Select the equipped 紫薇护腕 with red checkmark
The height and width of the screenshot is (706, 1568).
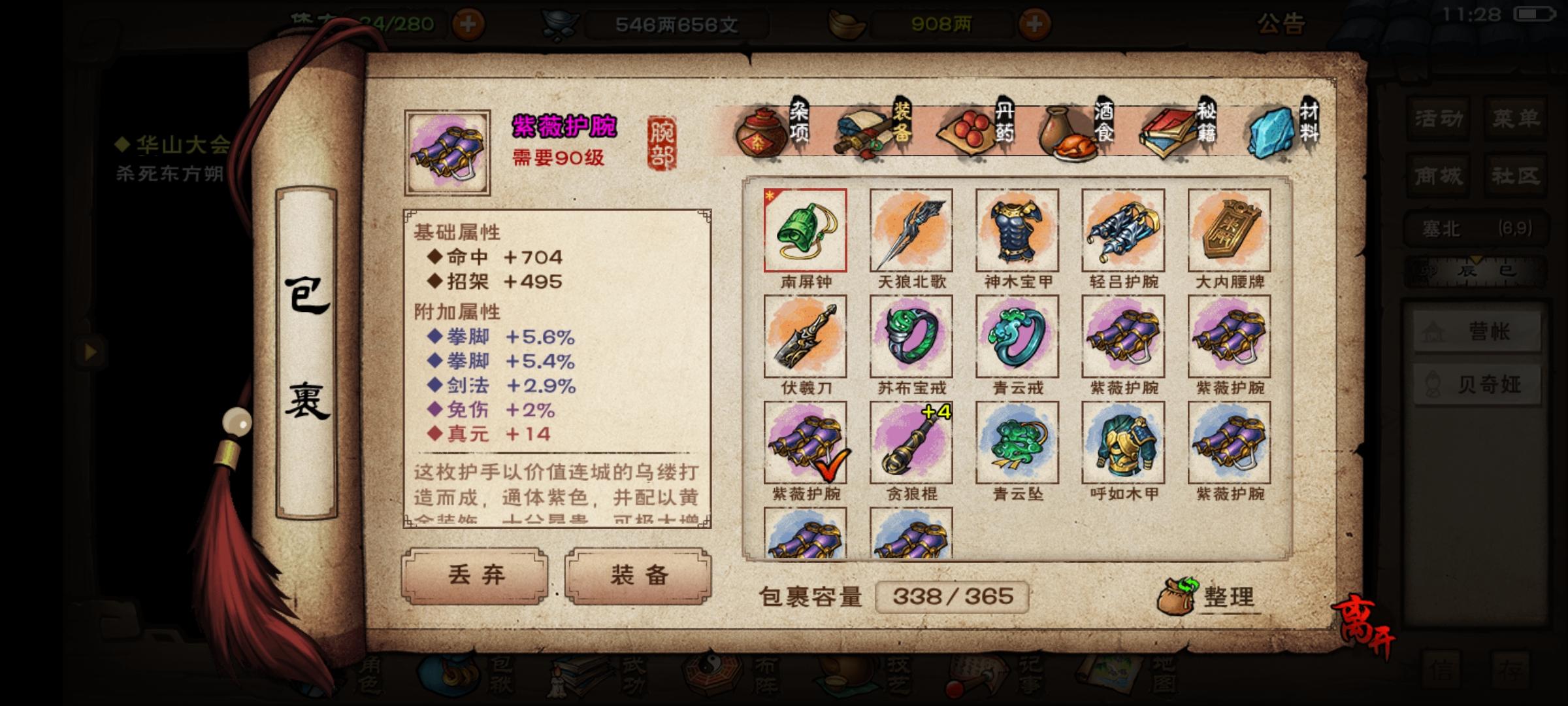pos(805,442)
